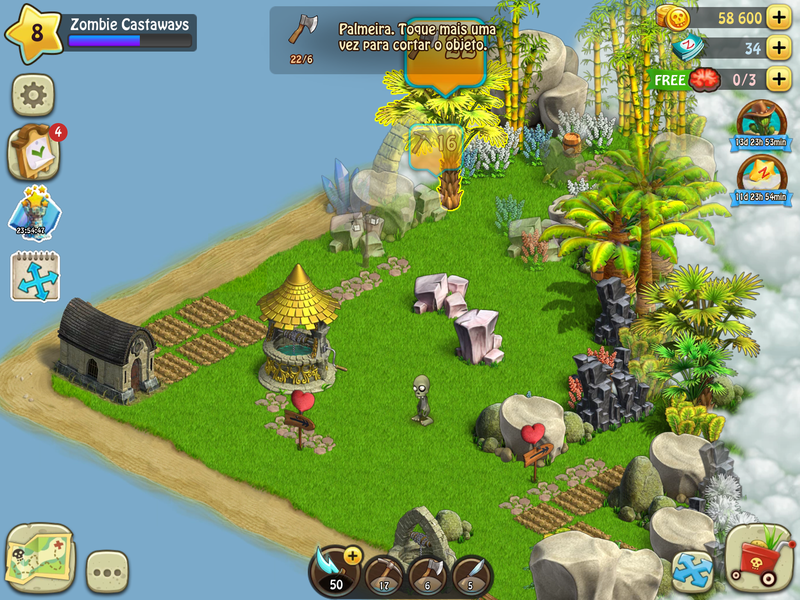The image size is (800, 600).
Task: Add more Z-bucks with plus button
Action: pos(778,48)
